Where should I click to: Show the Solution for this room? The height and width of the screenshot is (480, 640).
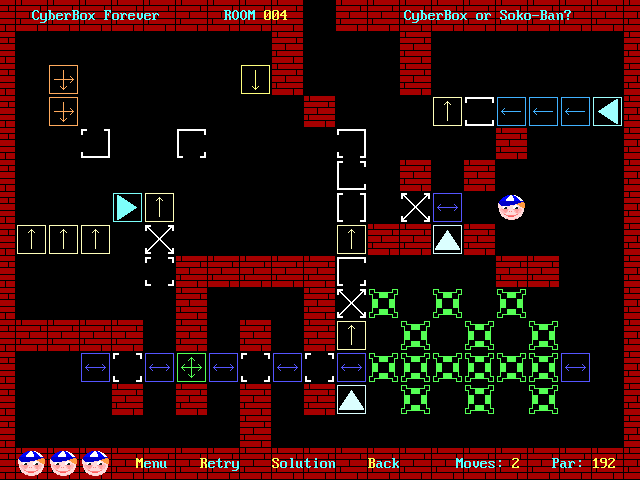click(303, 463)
